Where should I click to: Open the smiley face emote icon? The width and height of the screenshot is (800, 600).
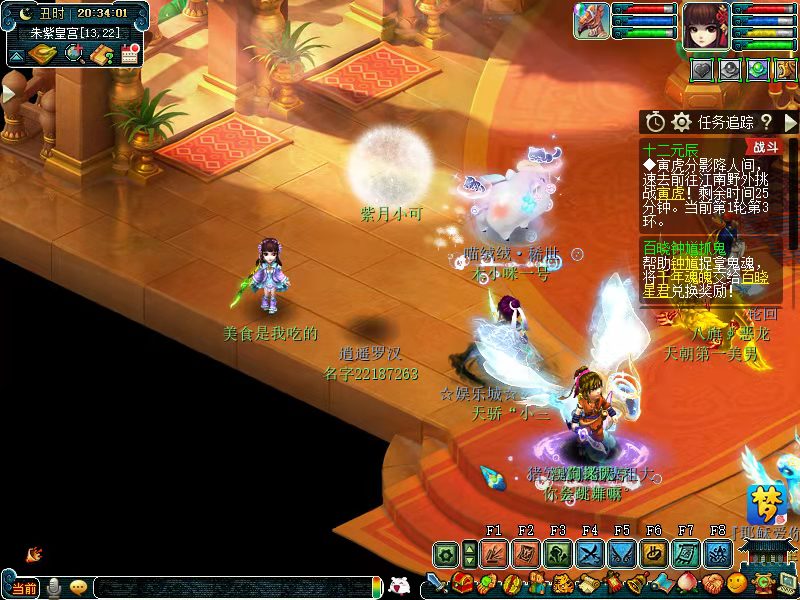[x=737, y=583]
